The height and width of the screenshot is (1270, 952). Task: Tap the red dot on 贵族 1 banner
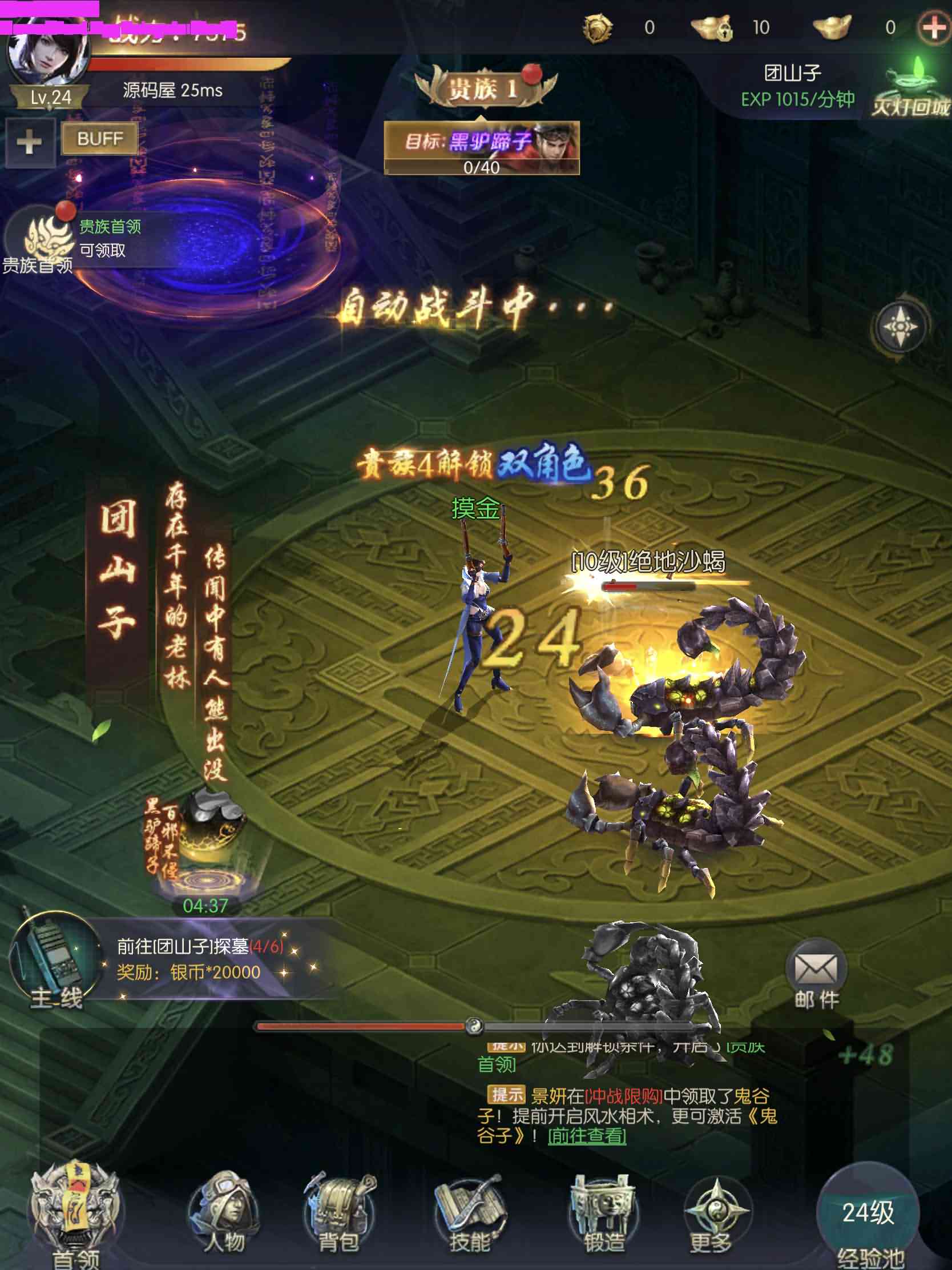(531, 75)
